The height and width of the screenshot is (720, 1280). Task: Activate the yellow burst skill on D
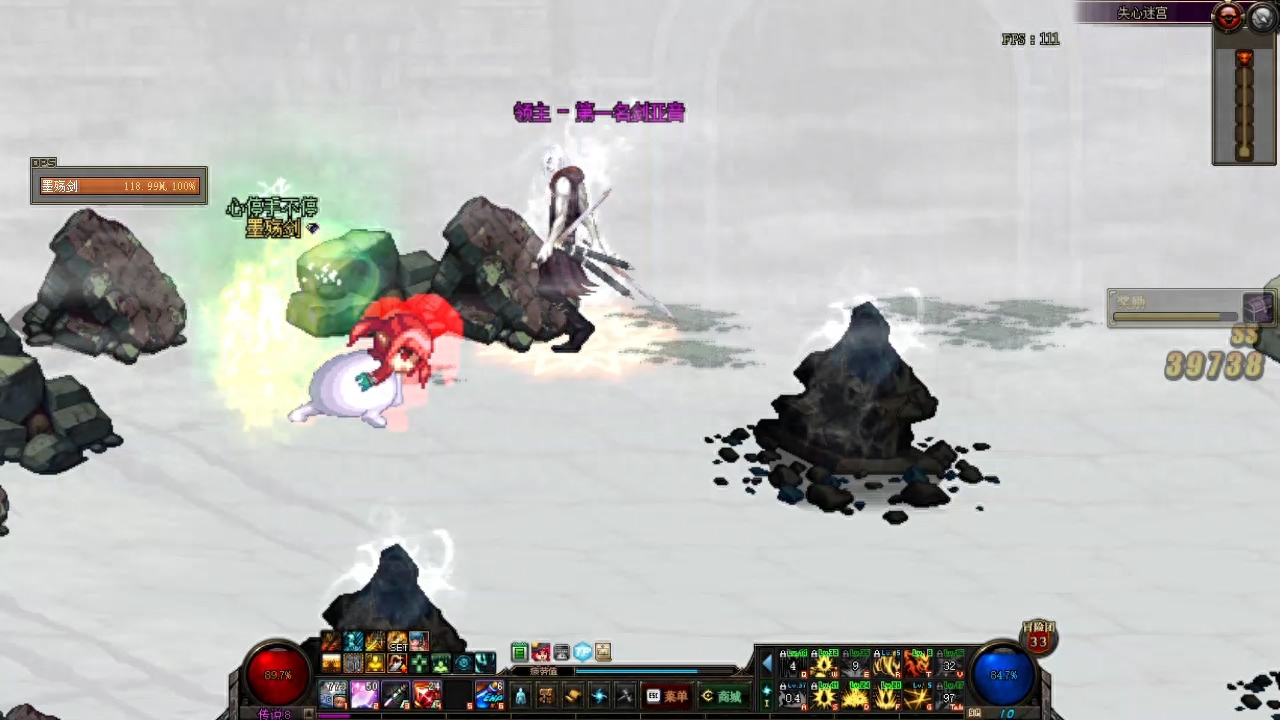click(854, 696)
